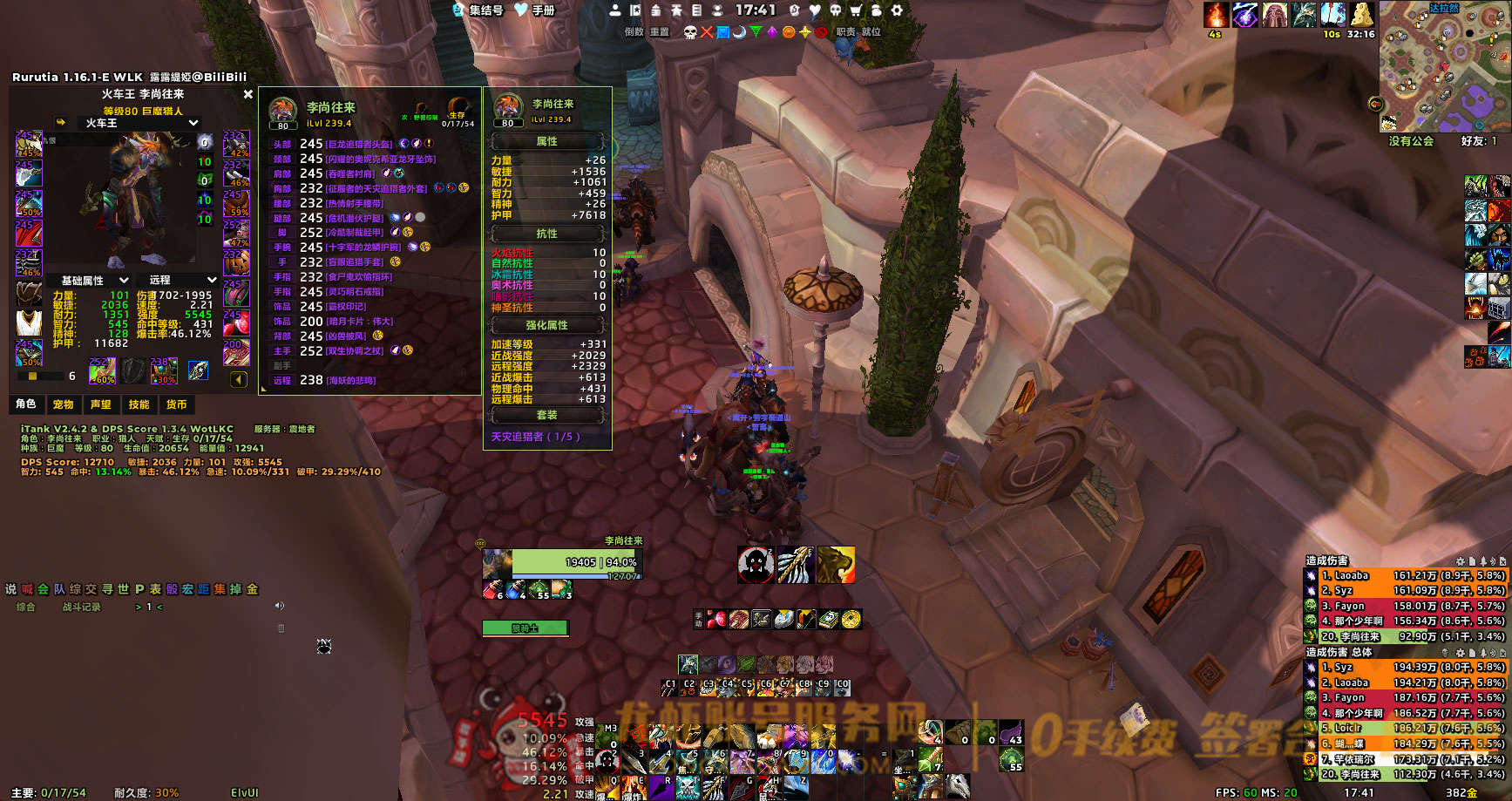This screenshot has width=1512, height=801.
Task: Open the 手册 handbook
Action: click(x=535, y=10)
